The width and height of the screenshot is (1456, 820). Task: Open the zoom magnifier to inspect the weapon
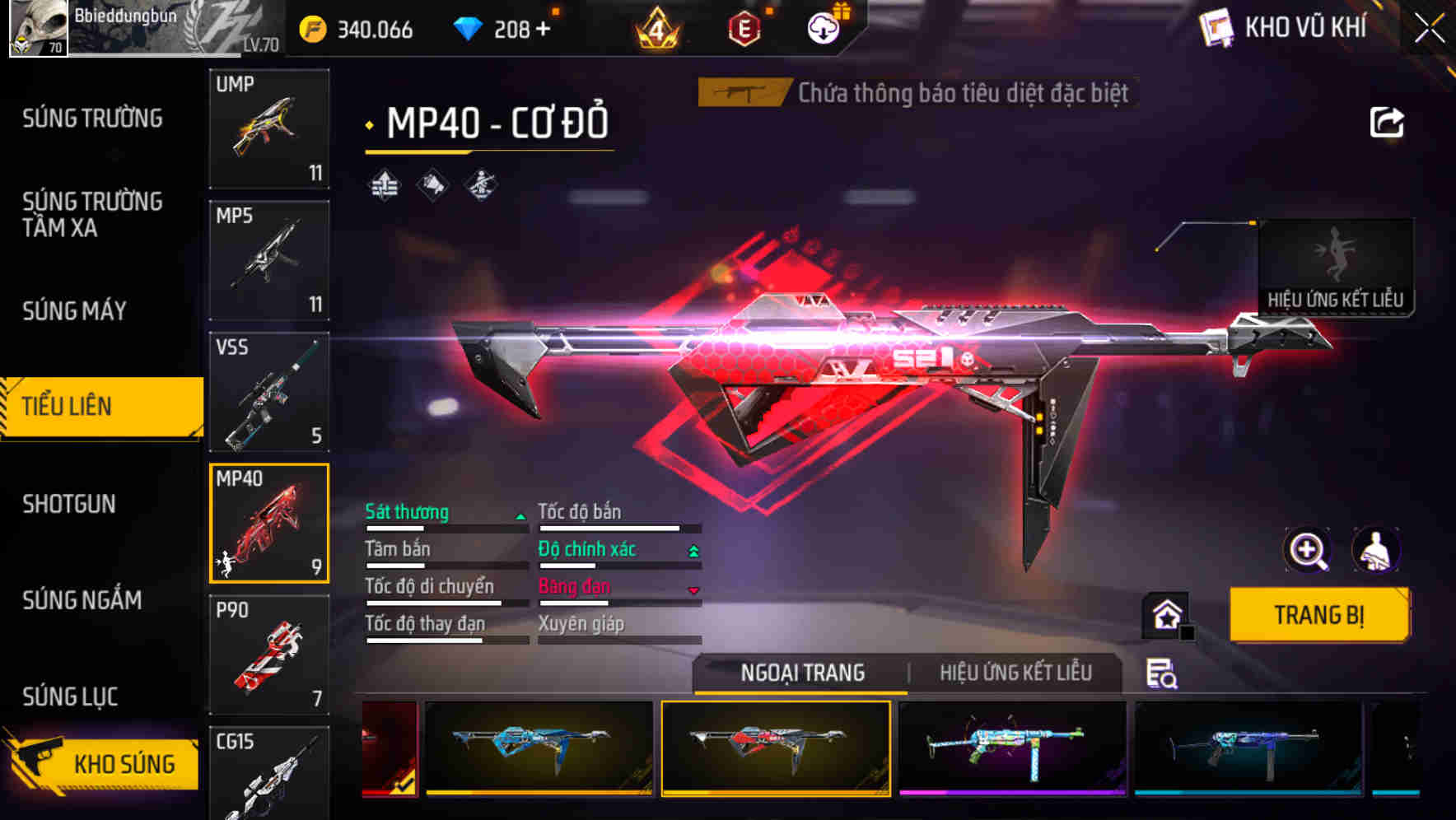point(1309,550)
